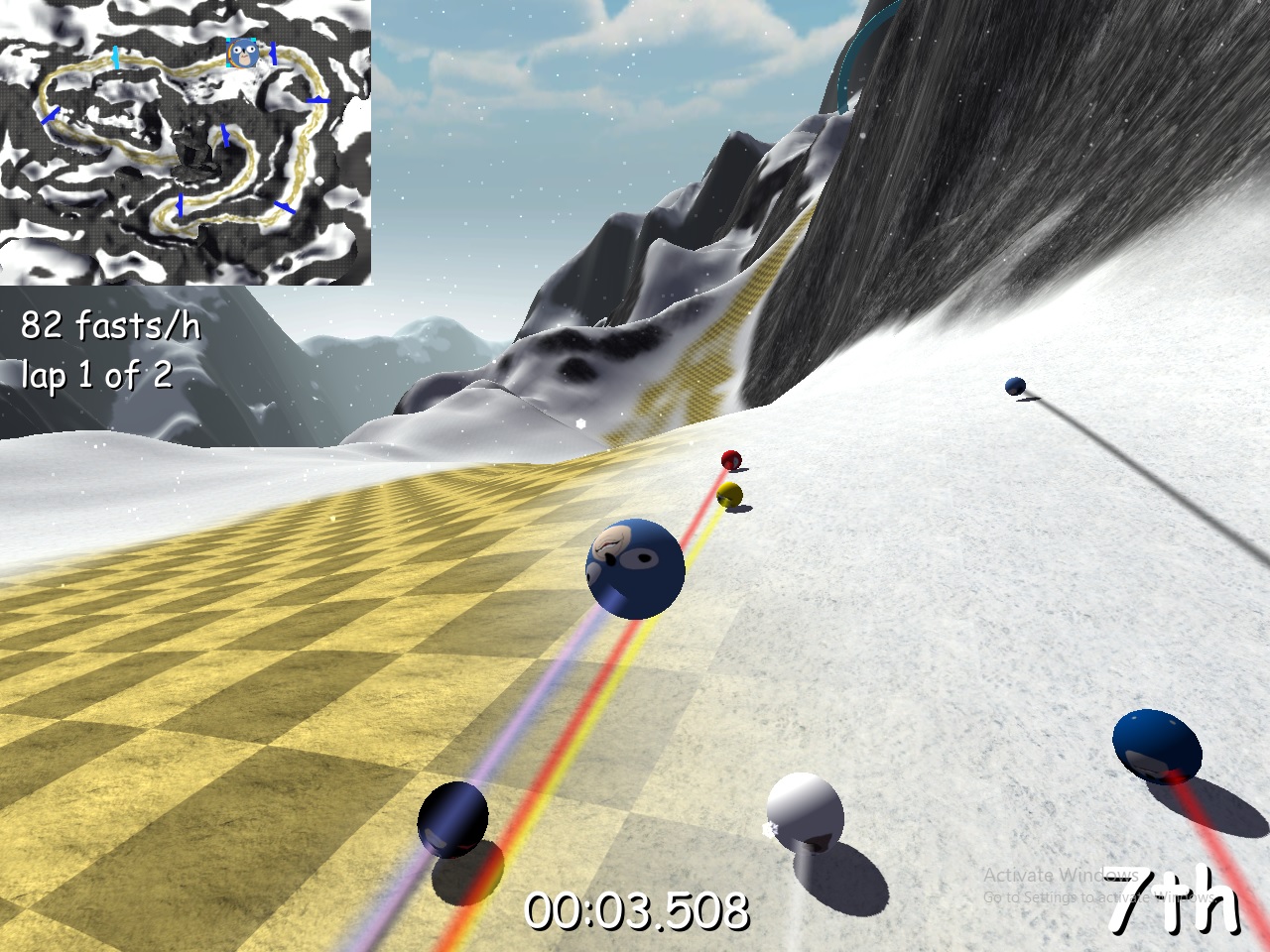Click the penguin avatar icon on the minimap
This screenshot has height=952, width=1270.
245,55
